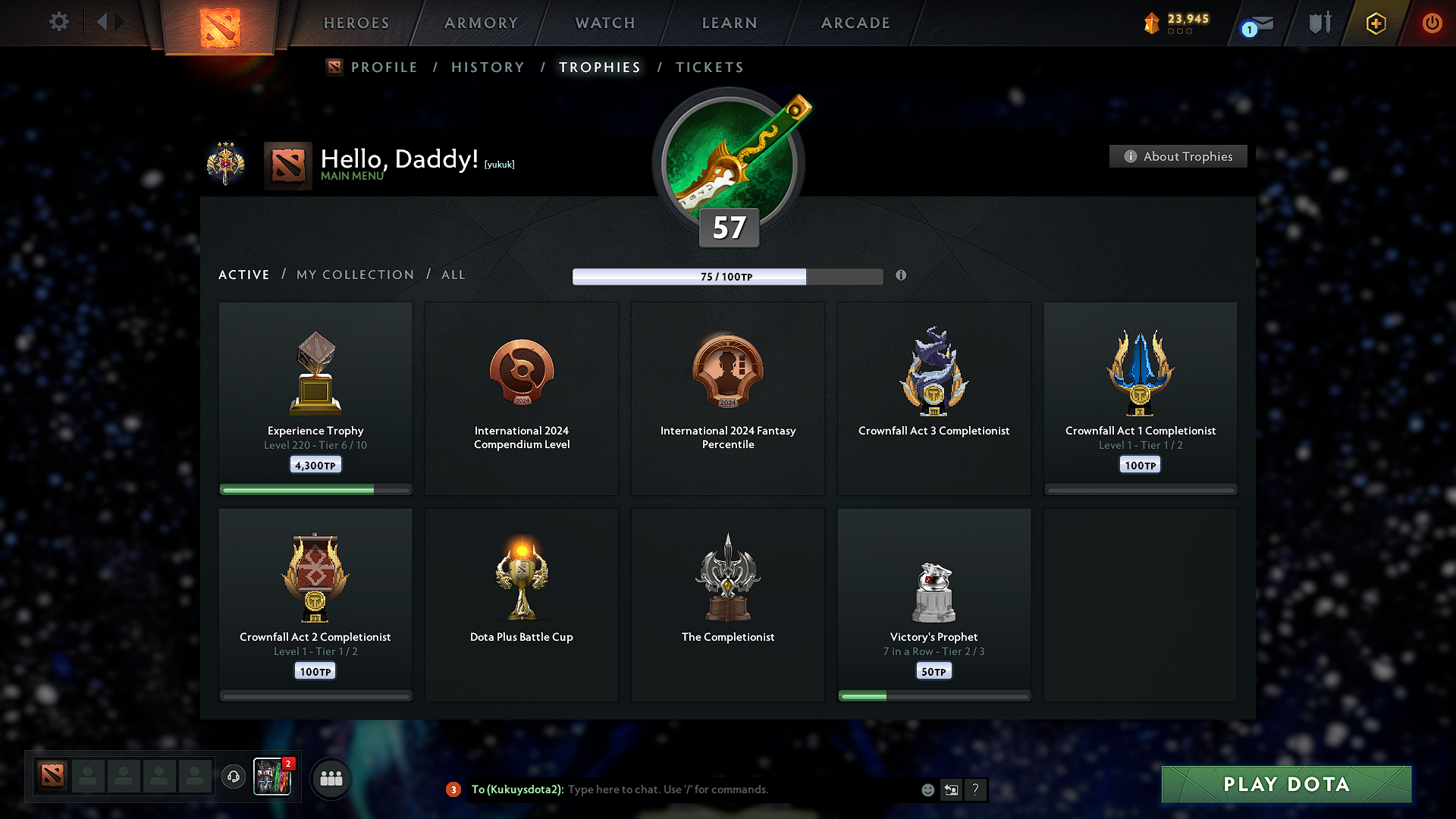View friends list via the people icon

click(x=331, y=777)
